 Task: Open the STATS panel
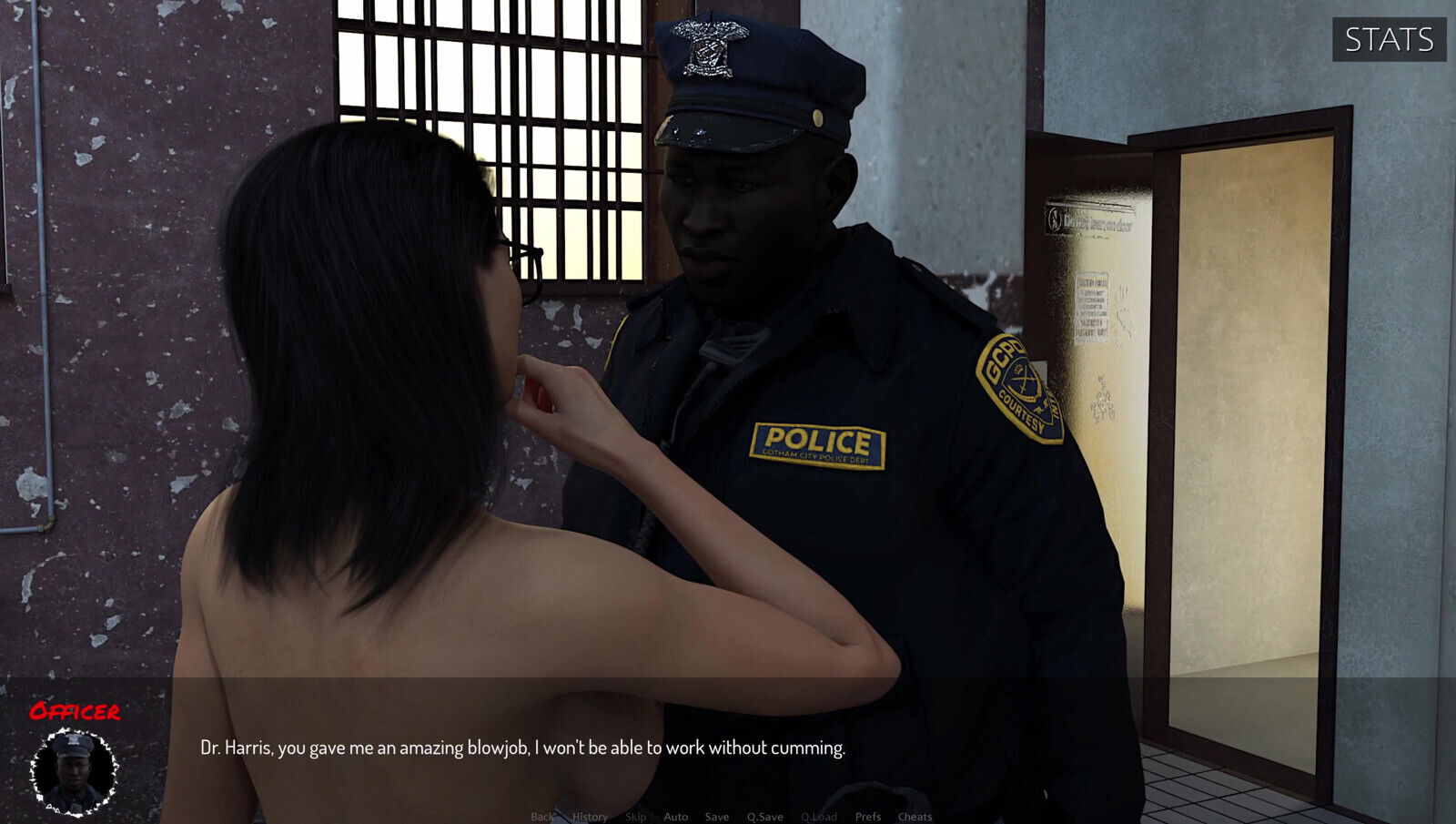coord(1389,40)
